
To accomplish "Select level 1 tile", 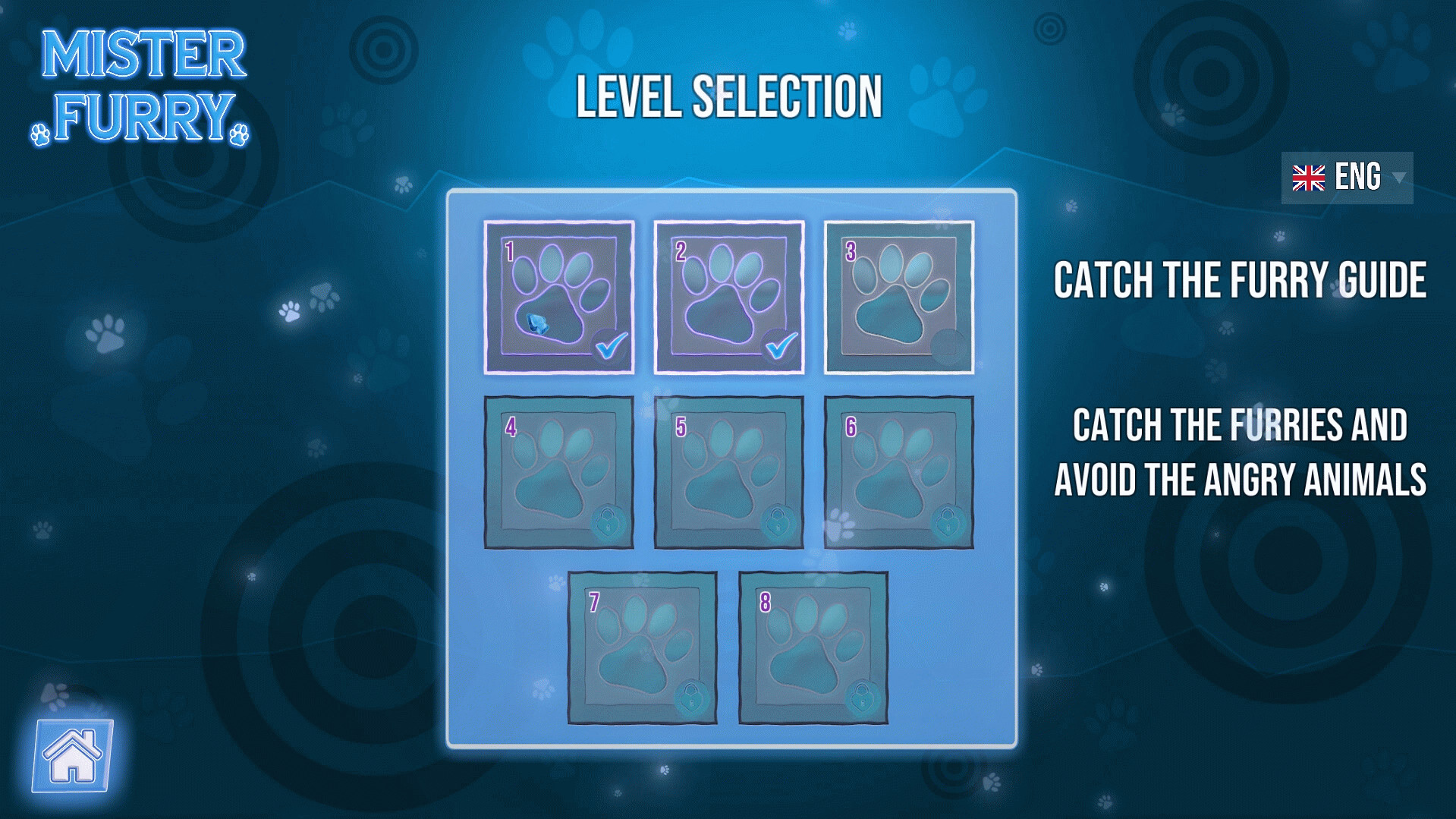I will pyautogui.click(x=559, y=298).
